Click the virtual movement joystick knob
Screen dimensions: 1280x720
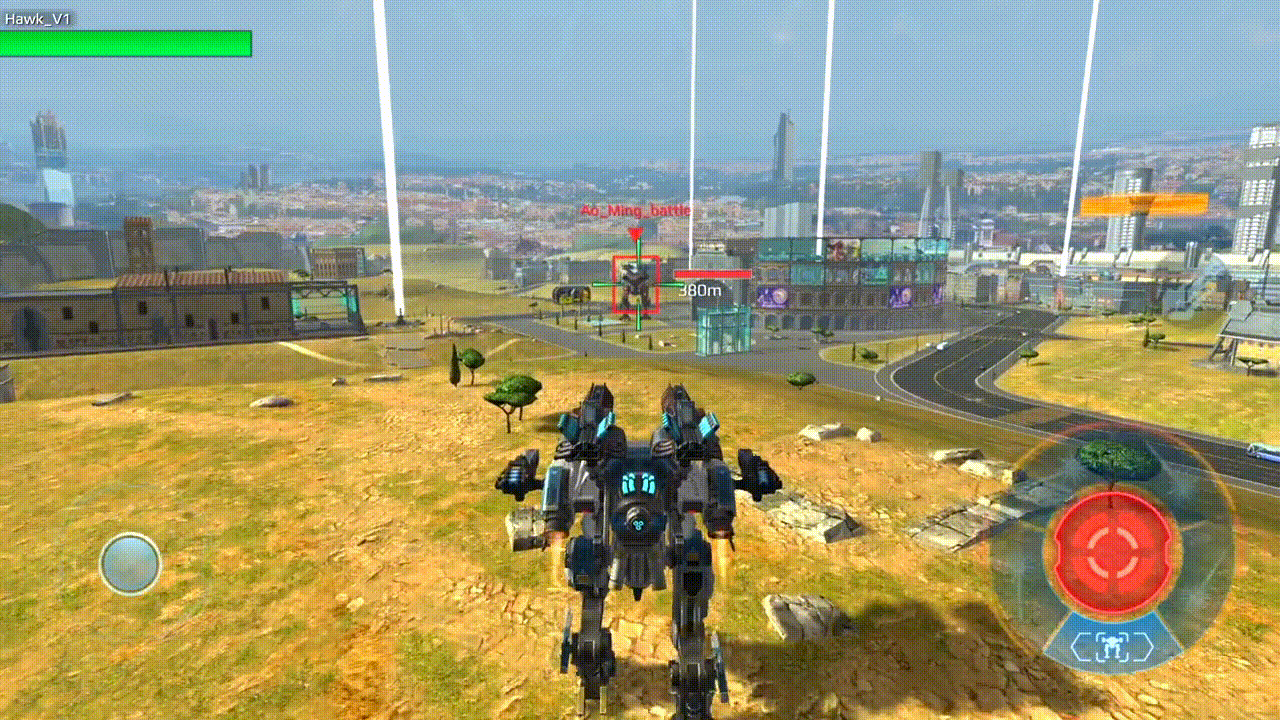coord(130,564)
